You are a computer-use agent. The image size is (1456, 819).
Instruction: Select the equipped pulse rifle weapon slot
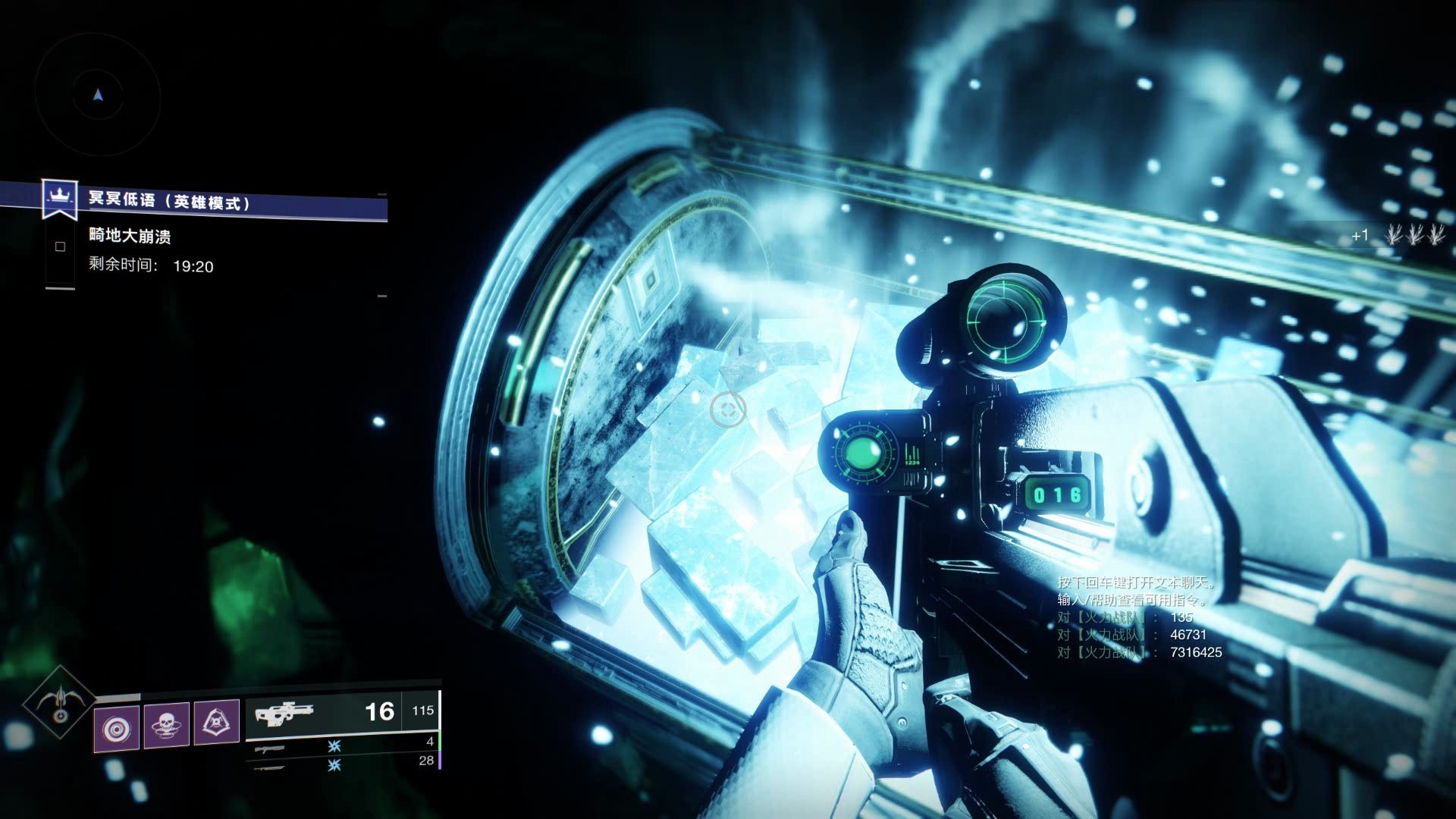coord(341,714)
